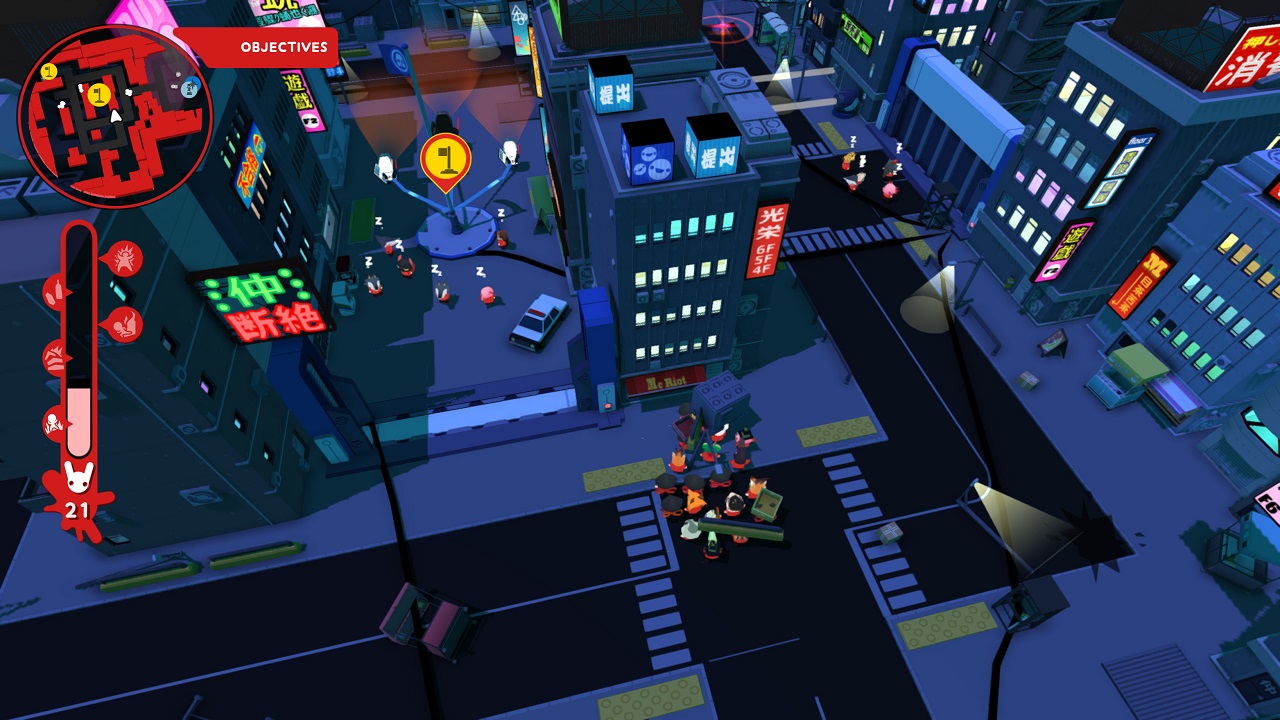Open the Objectives panel
1280x720 pixels.
(283, 46)
